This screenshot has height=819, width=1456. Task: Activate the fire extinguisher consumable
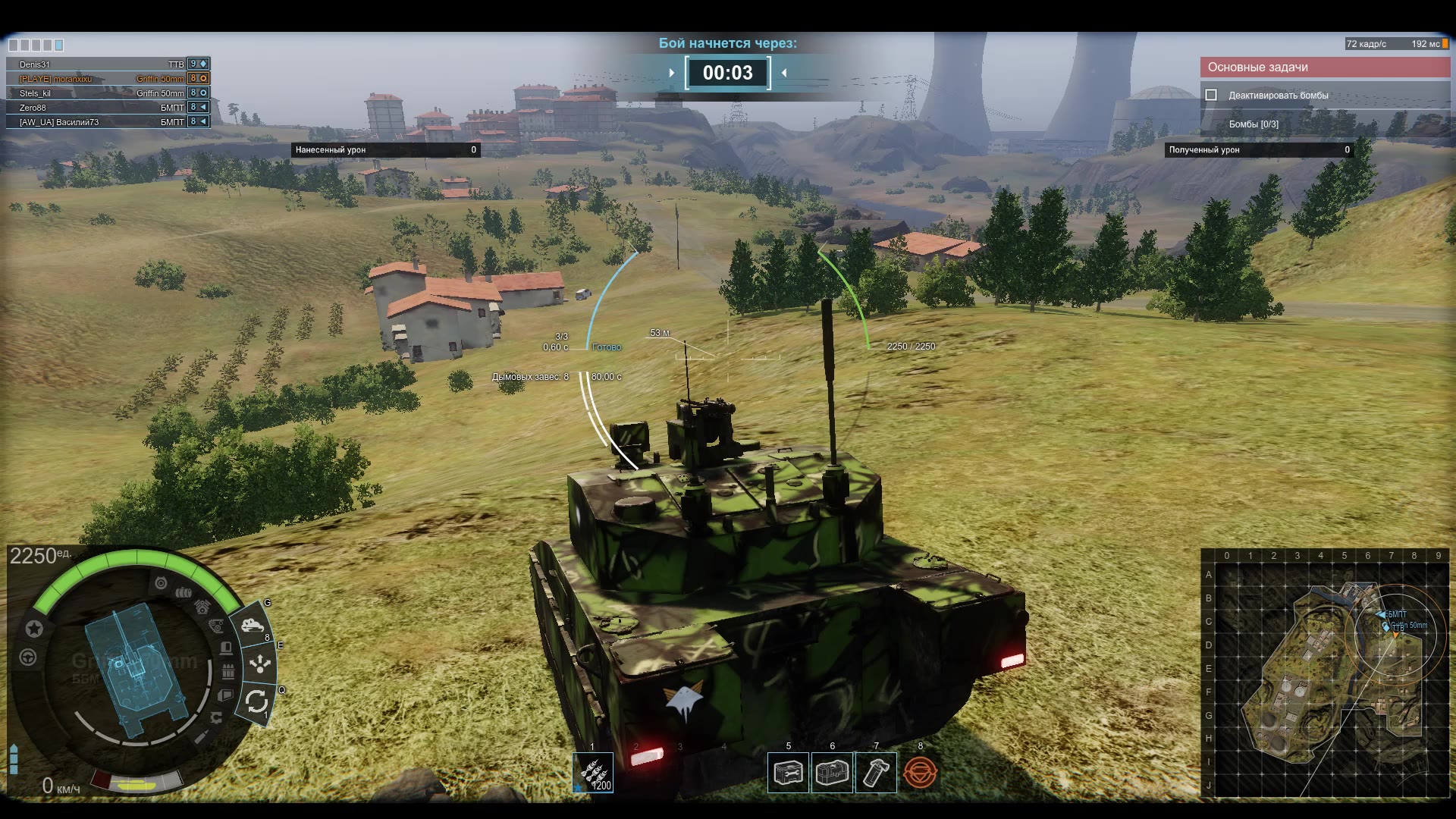[x=876, y=773]
